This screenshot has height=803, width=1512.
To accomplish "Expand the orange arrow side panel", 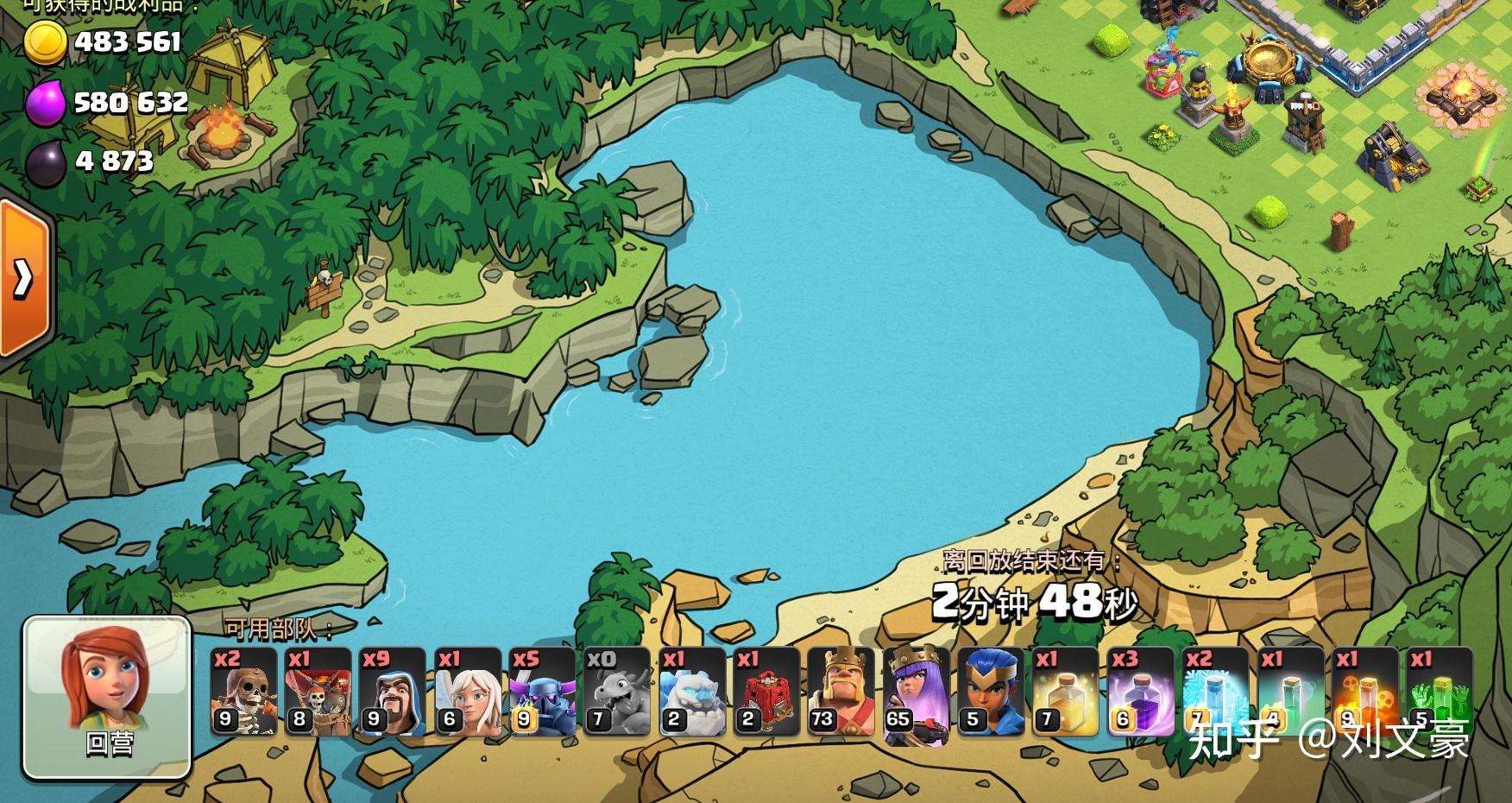I will [x=24, y=278].
